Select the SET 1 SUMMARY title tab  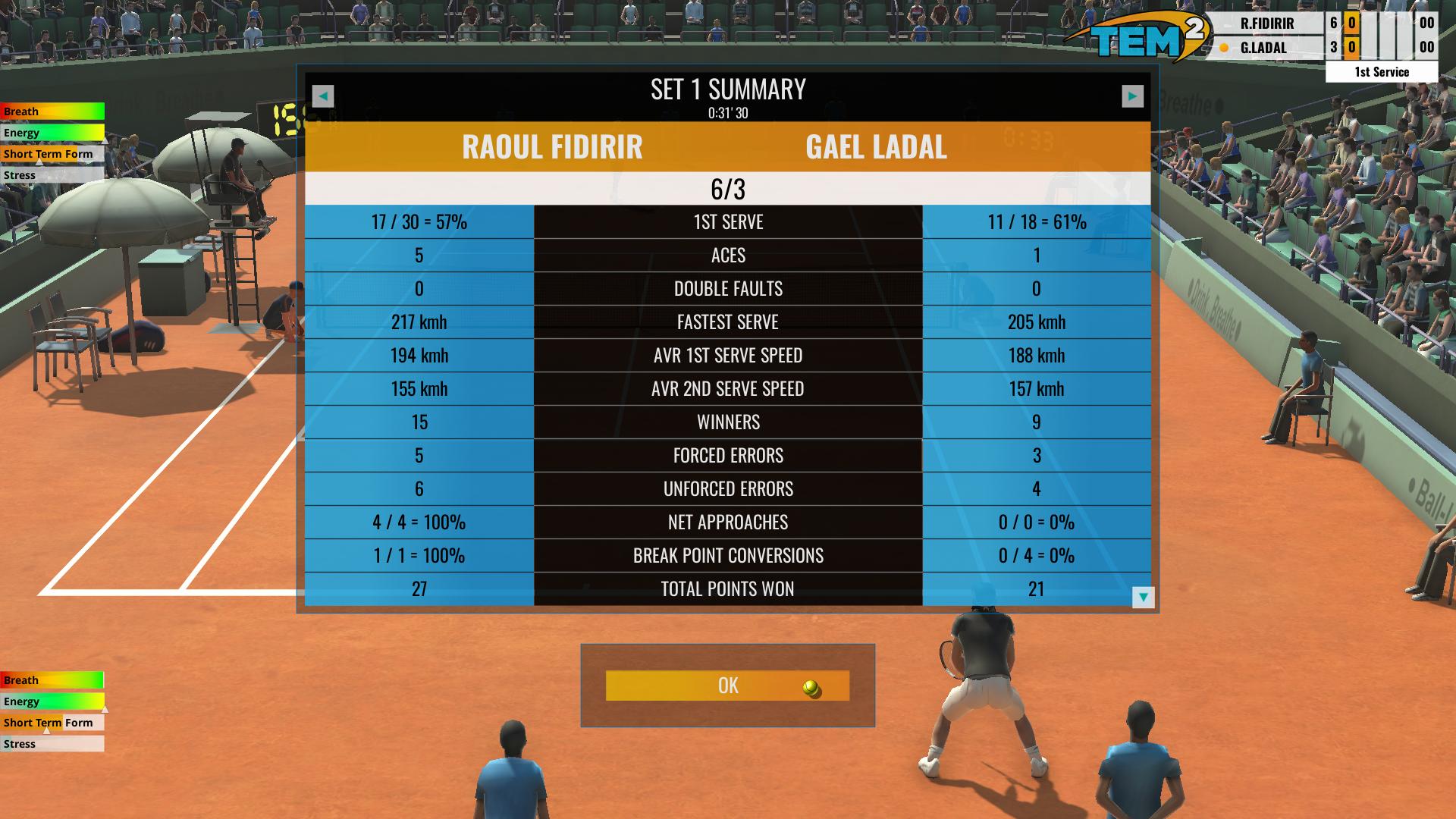(727, 89)
